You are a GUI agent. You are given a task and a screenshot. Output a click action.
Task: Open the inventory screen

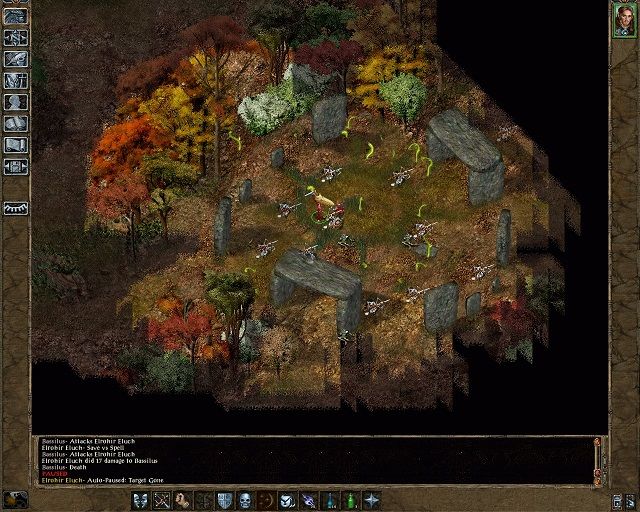[x=15, y=80]
